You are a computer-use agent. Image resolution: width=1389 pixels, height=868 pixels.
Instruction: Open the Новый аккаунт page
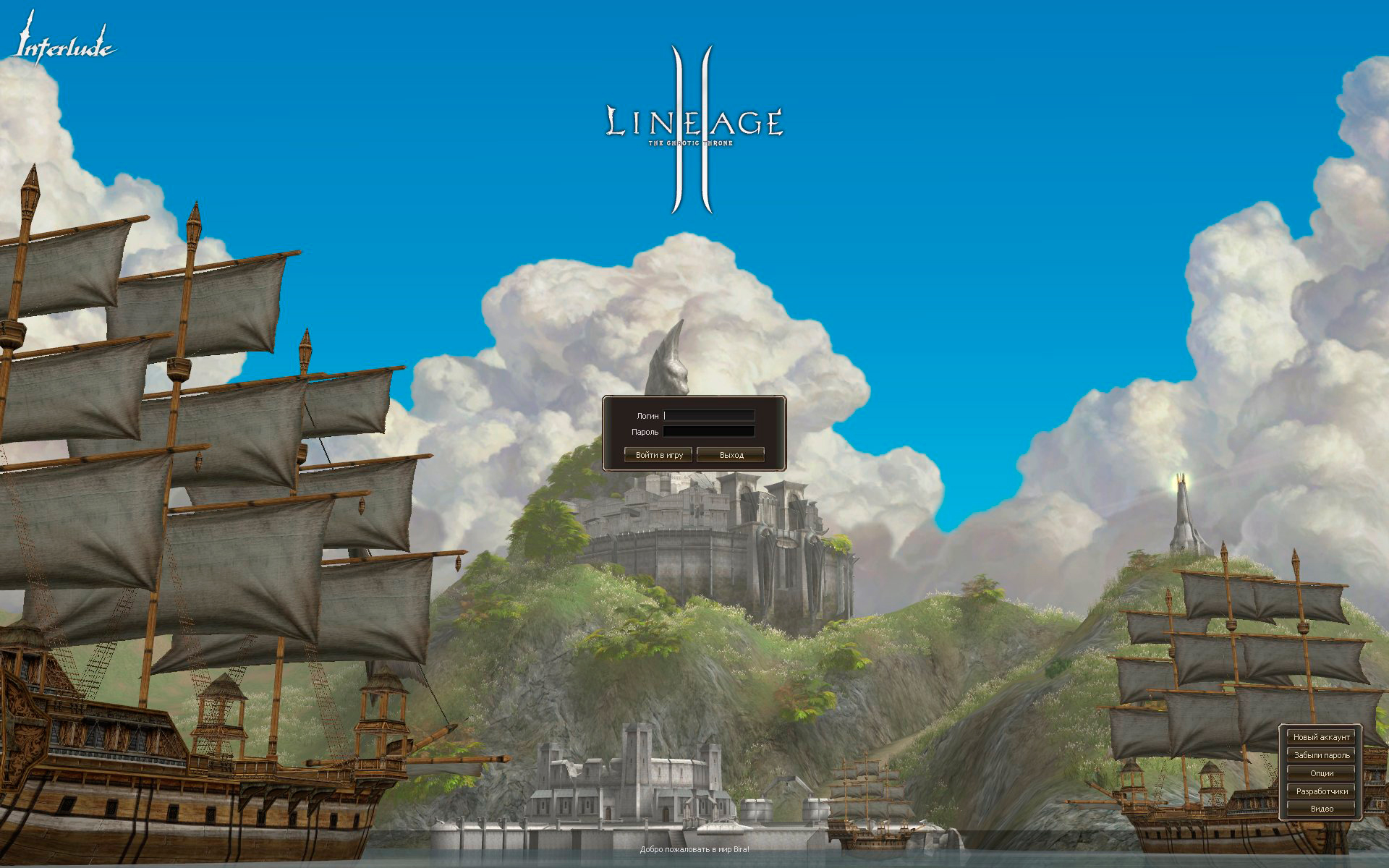pos(1321,737)
